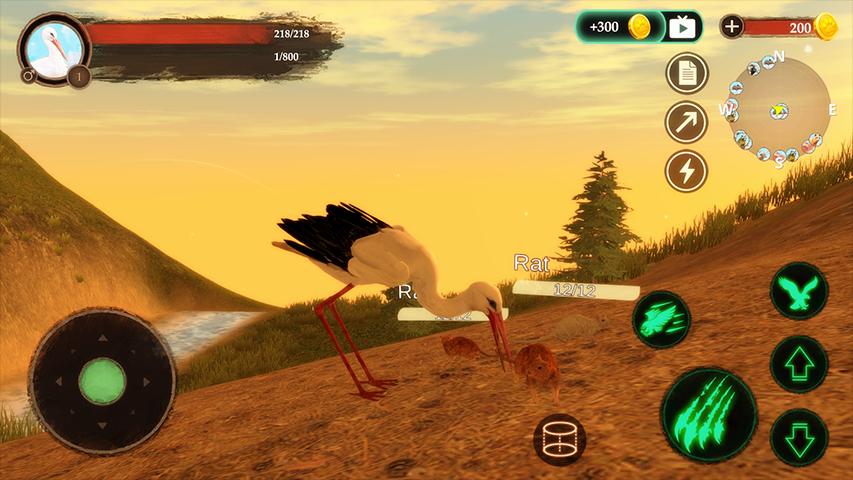Use the green eagle ability
Screen dimensions: 853x480
tap(799, 291)
